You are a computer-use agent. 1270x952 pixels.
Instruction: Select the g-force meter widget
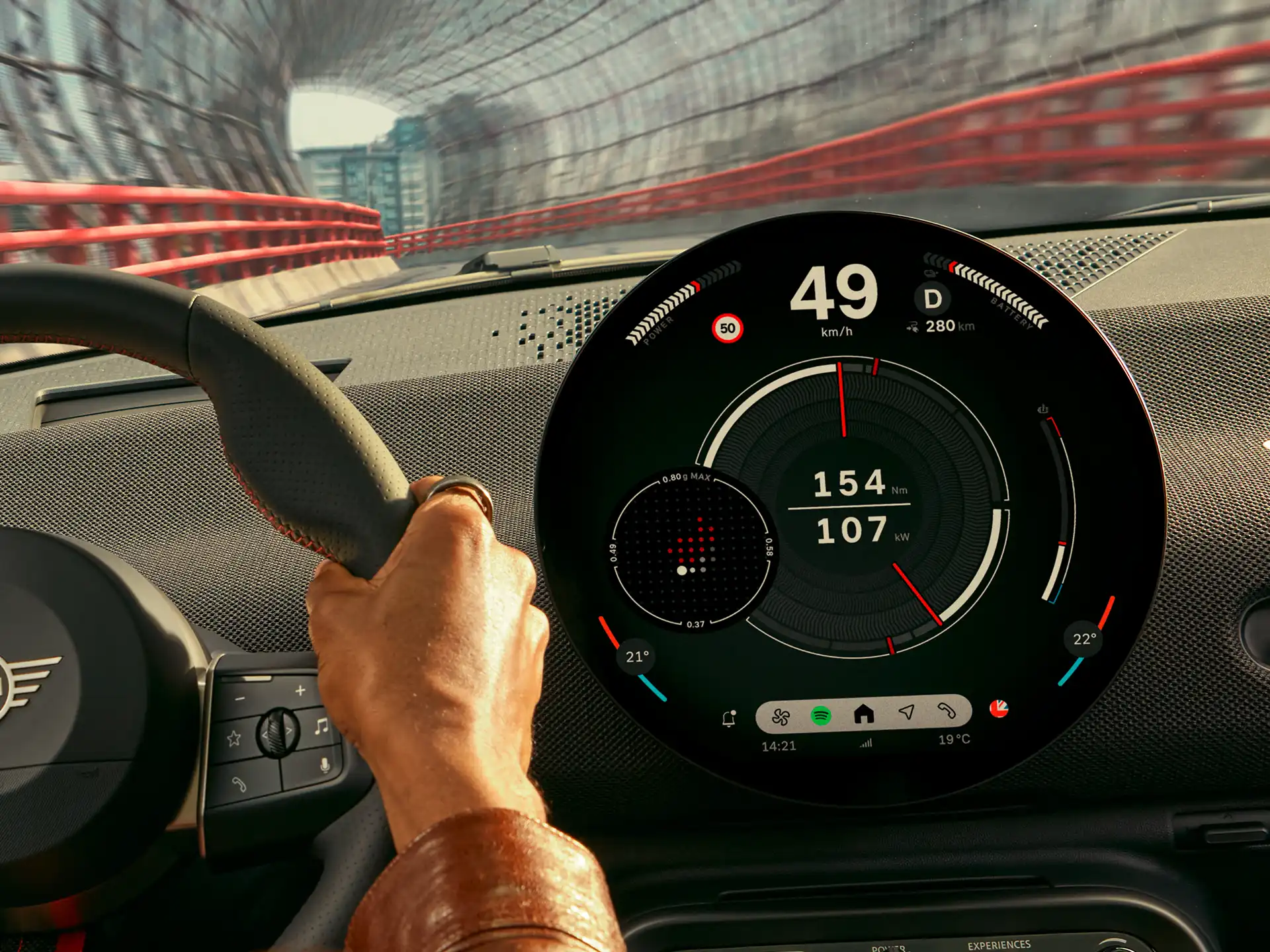[691, 550]
